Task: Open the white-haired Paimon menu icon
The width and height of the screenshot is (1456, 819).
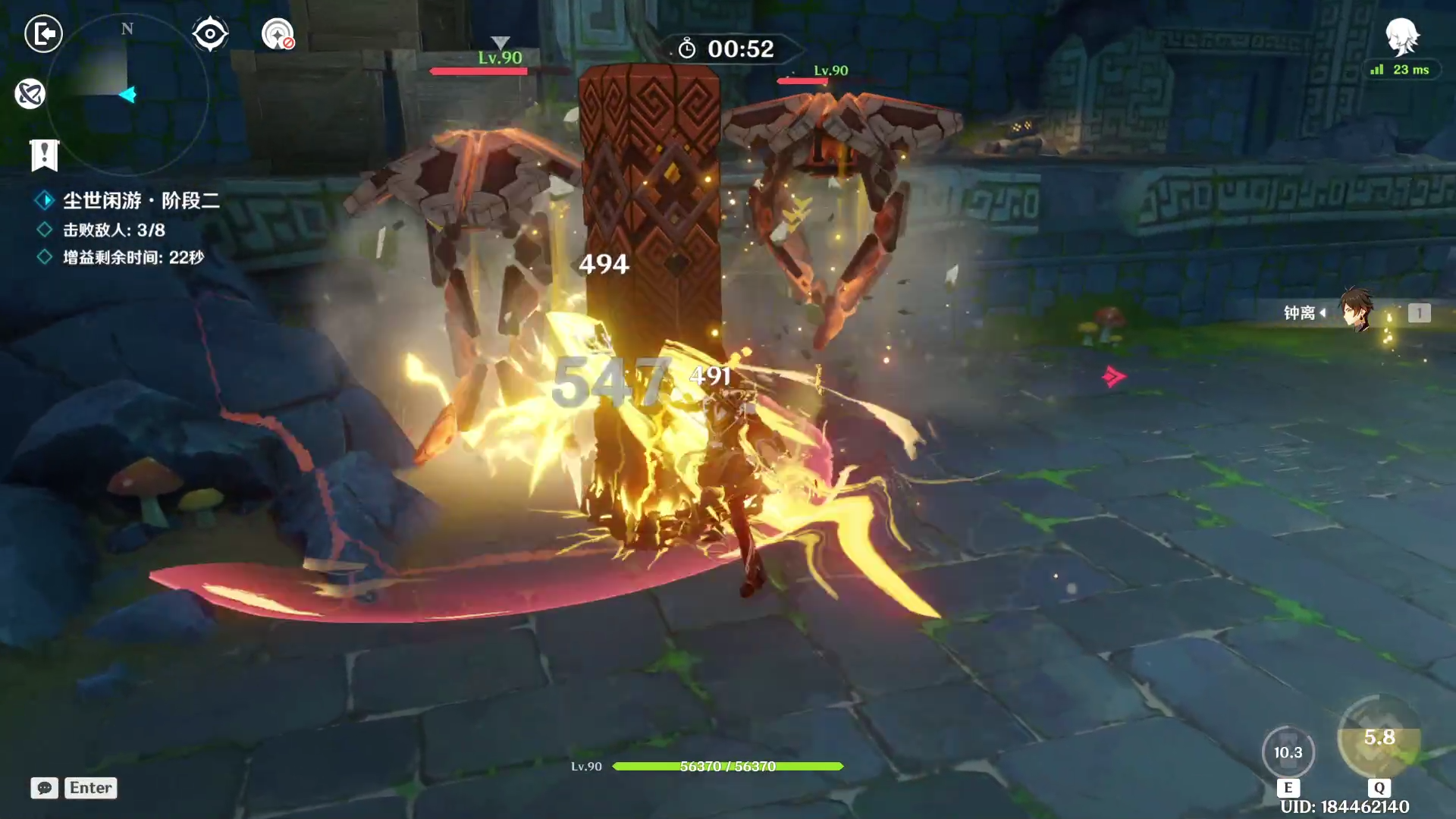Action: coord(1401,36)
